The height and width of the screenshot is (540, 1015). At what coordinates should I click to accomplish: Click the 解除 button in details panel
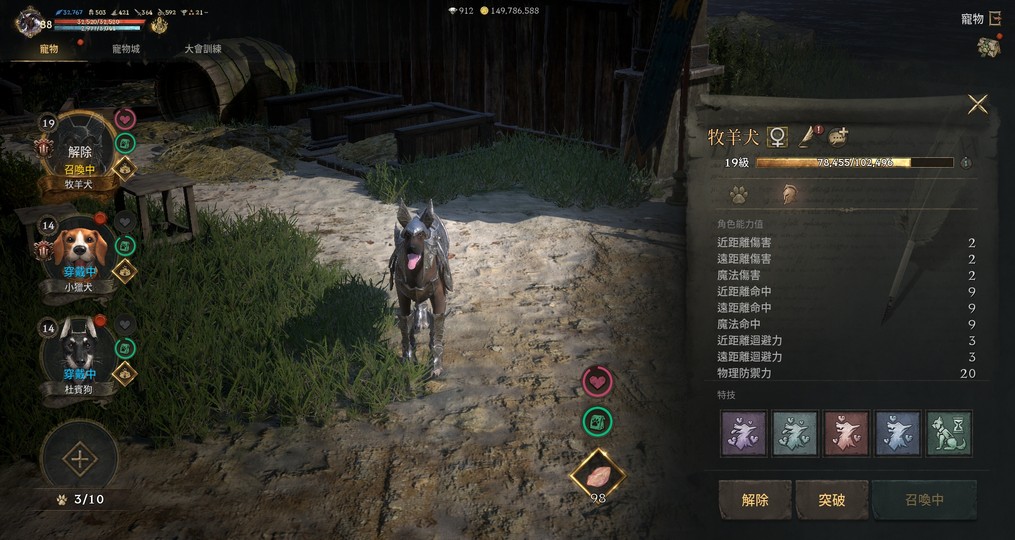point(755,499)
